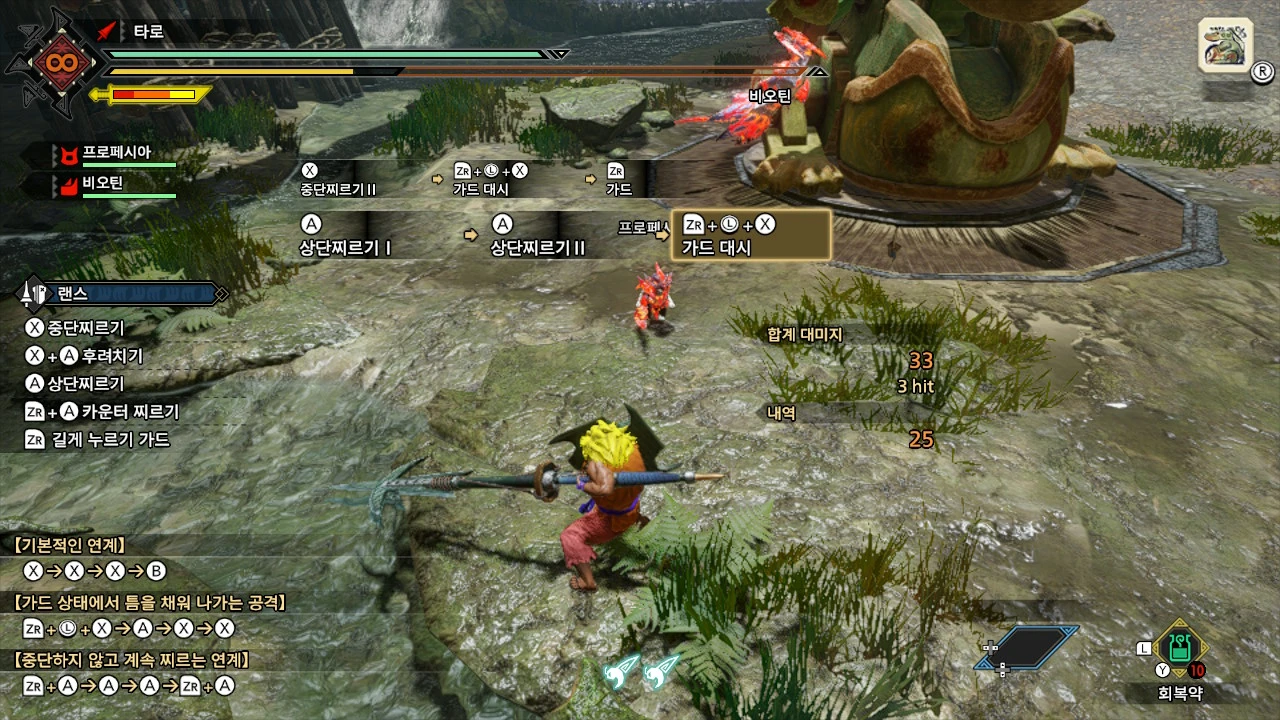Choose the highlighted 가드 대시 combo step
Image resolution: width=1280 pixels, height=720 pixels.
point(751,235)
